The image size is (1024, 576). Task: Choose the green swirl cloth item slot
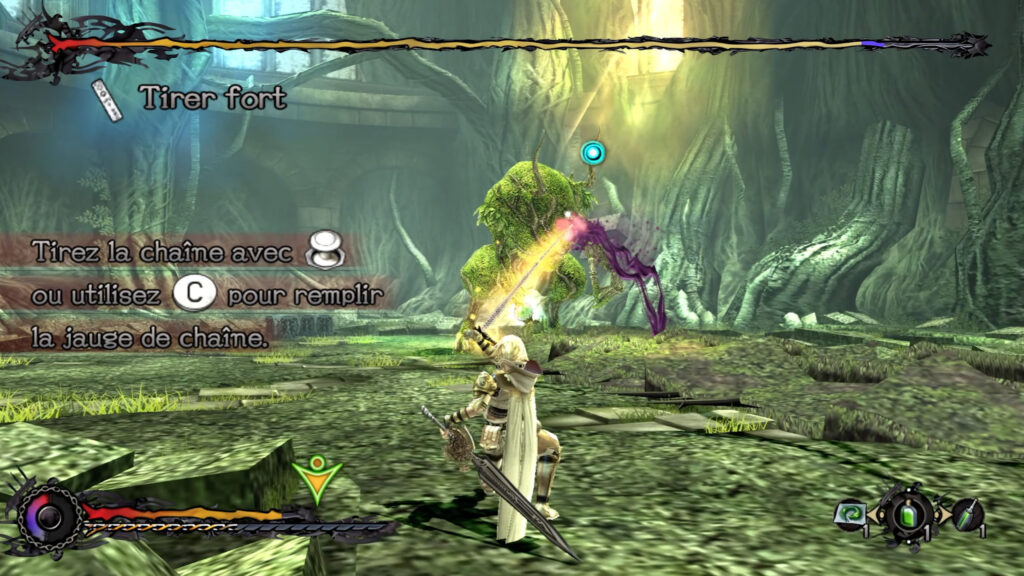[x=849, y=514]
